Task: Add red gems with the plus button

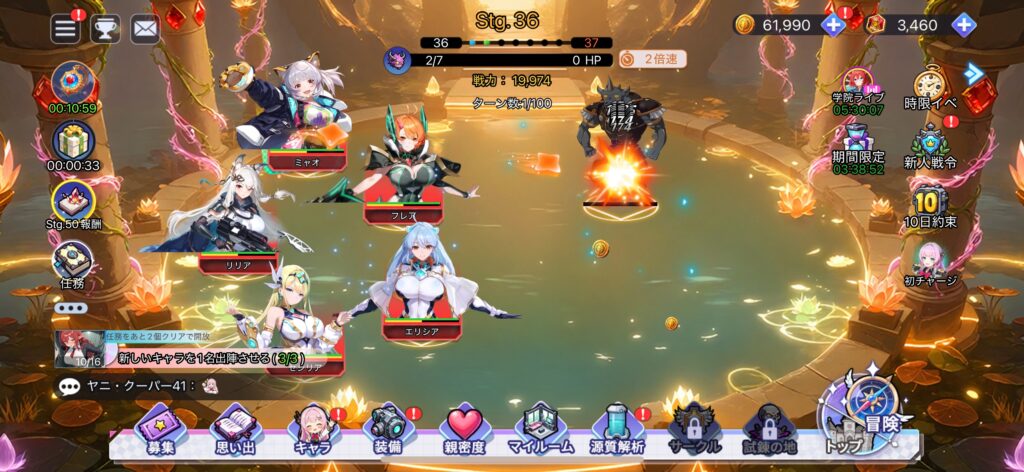Action: [963, 25]
